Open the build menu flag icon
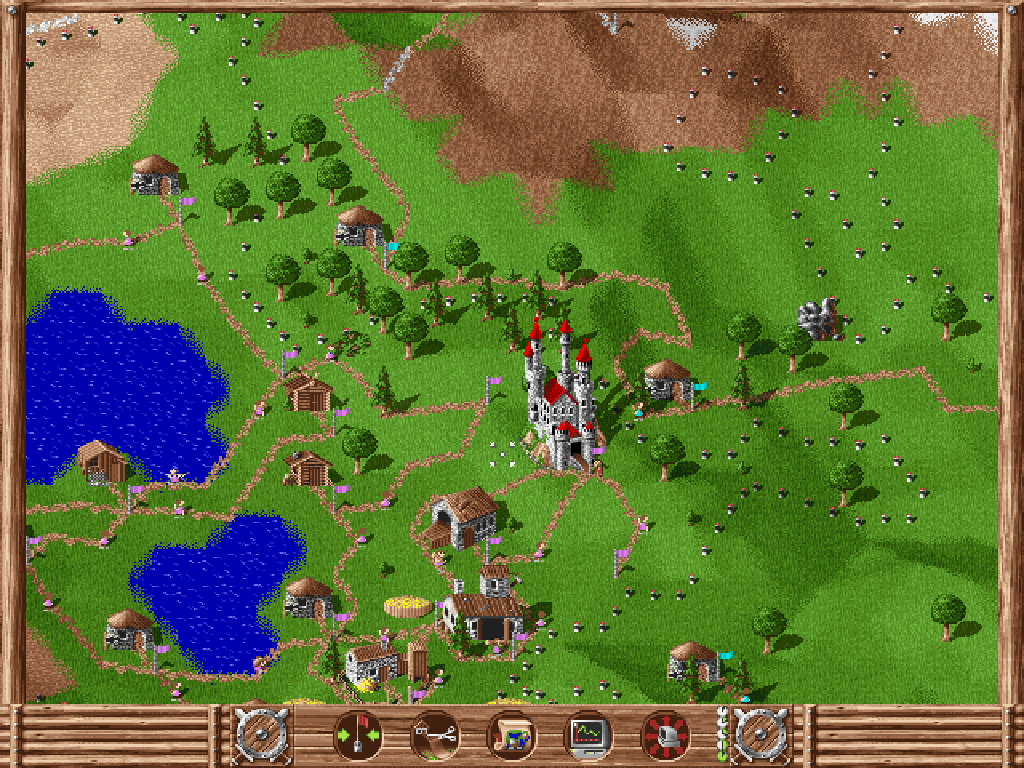The image size is (1024, 768). click(x=357, y=736)
